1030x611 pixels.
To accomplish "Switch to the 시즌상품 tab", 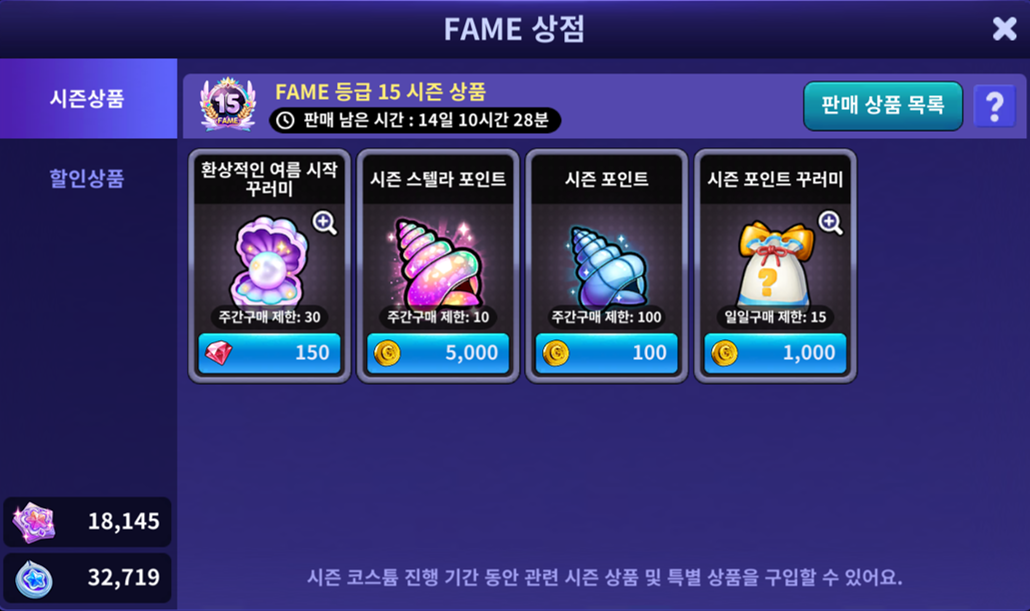I will click(x=88, y=99).
